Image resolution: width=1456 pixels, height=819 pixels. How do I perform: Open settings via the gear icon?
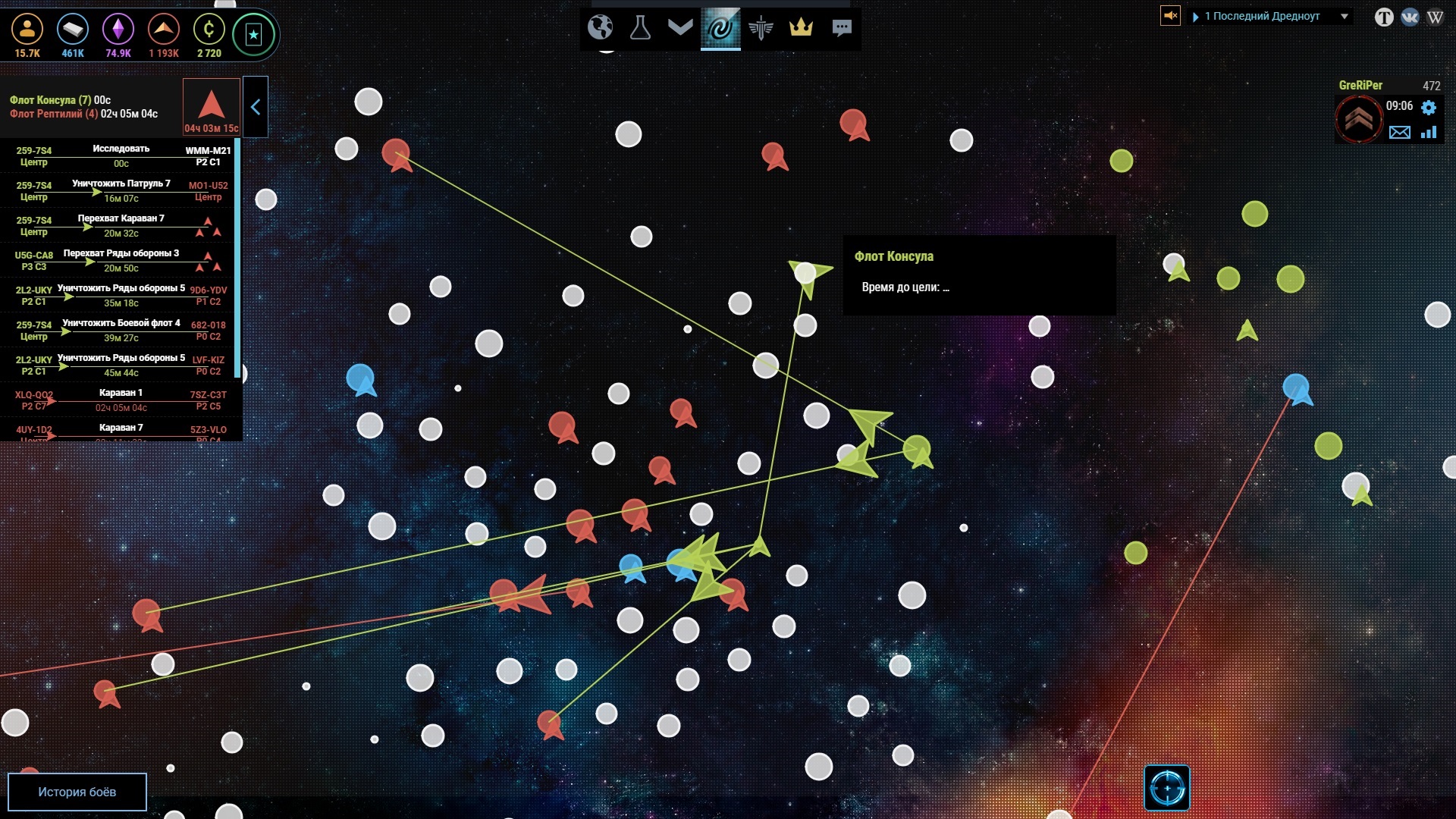1429,107
